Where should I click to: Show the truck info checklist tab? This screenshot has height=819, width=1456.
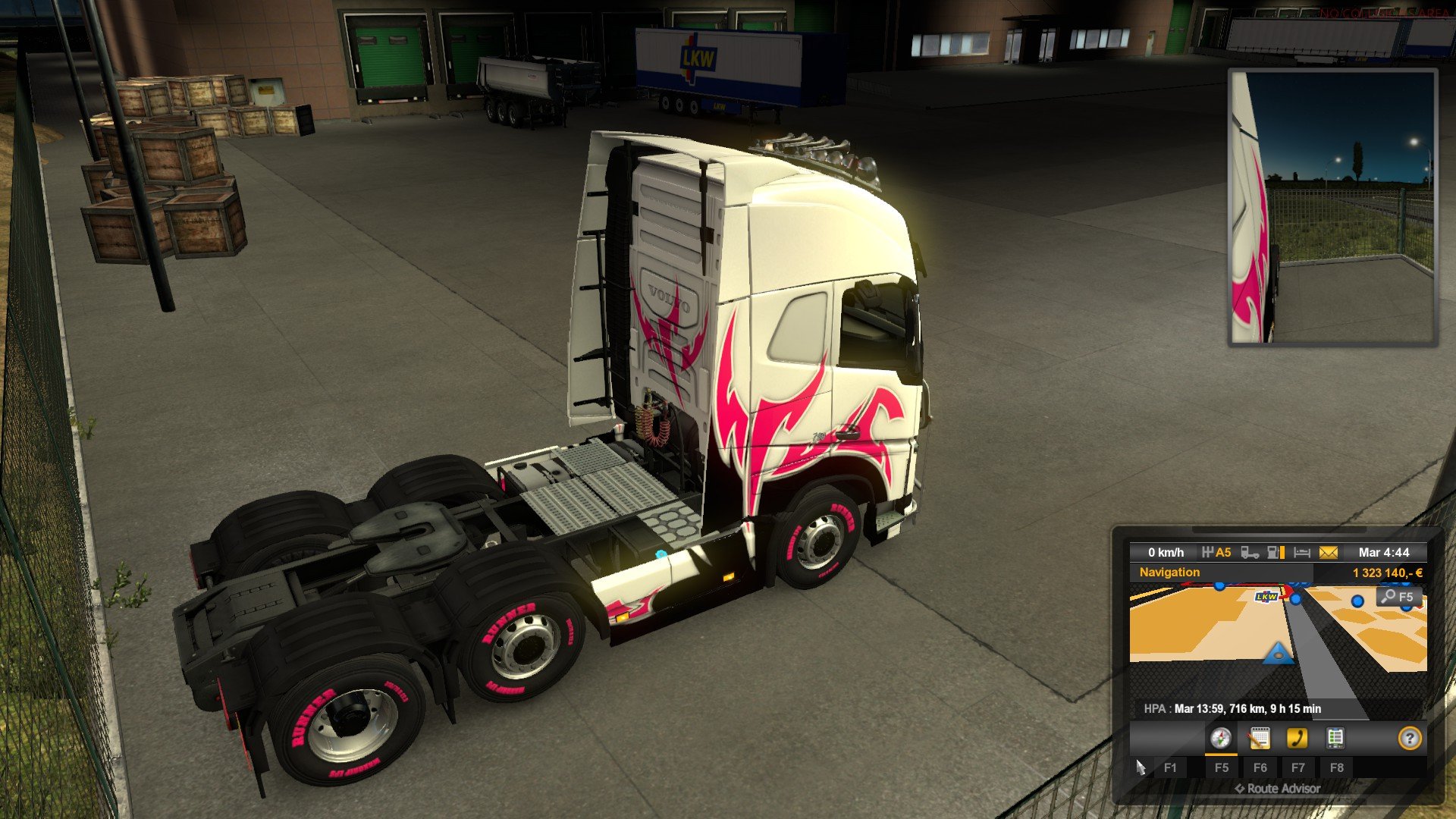coord(1335,738)
